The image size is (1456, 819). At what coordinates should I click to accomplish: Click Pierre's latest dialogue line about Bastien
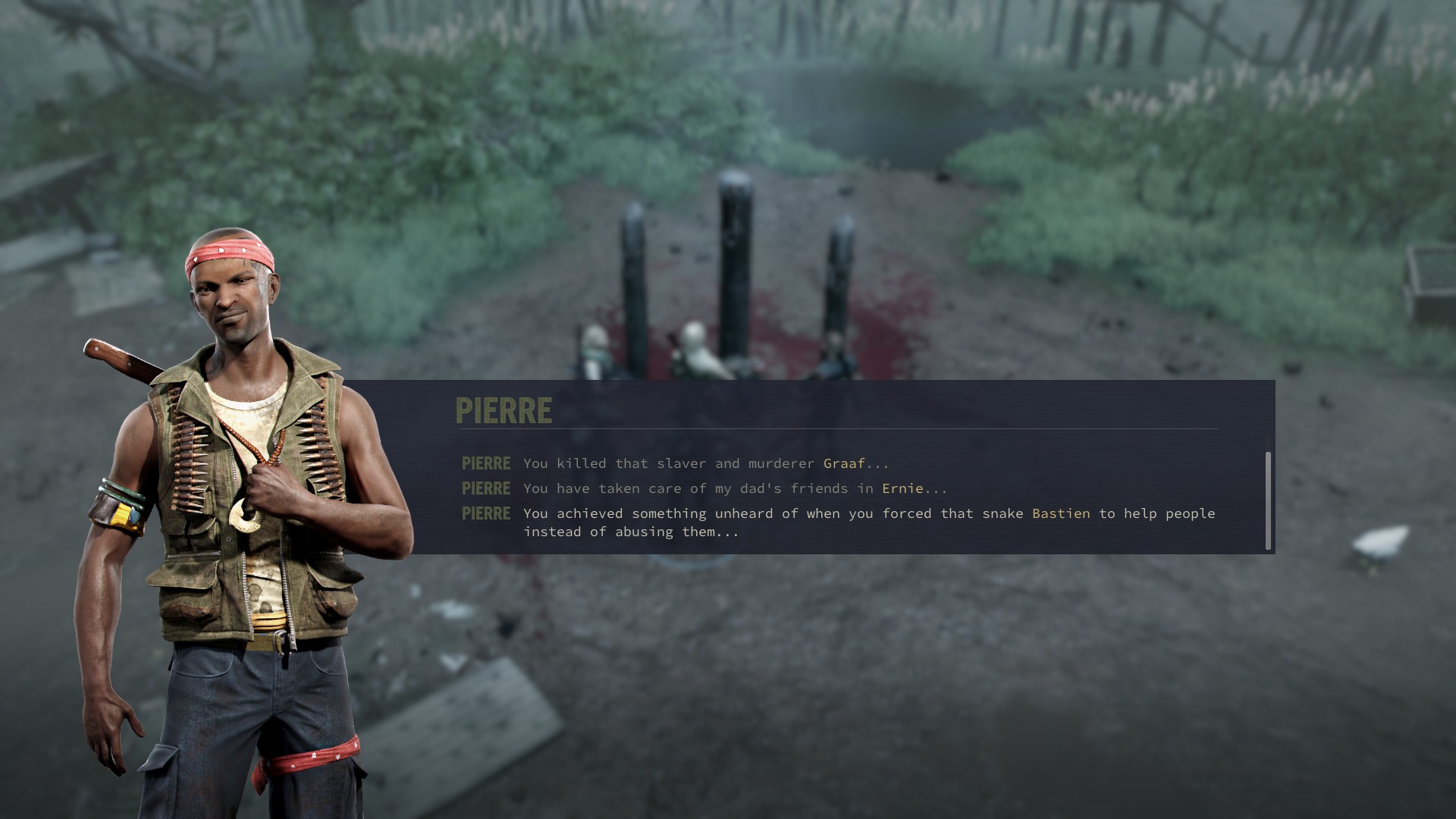[x=868, y=522]
